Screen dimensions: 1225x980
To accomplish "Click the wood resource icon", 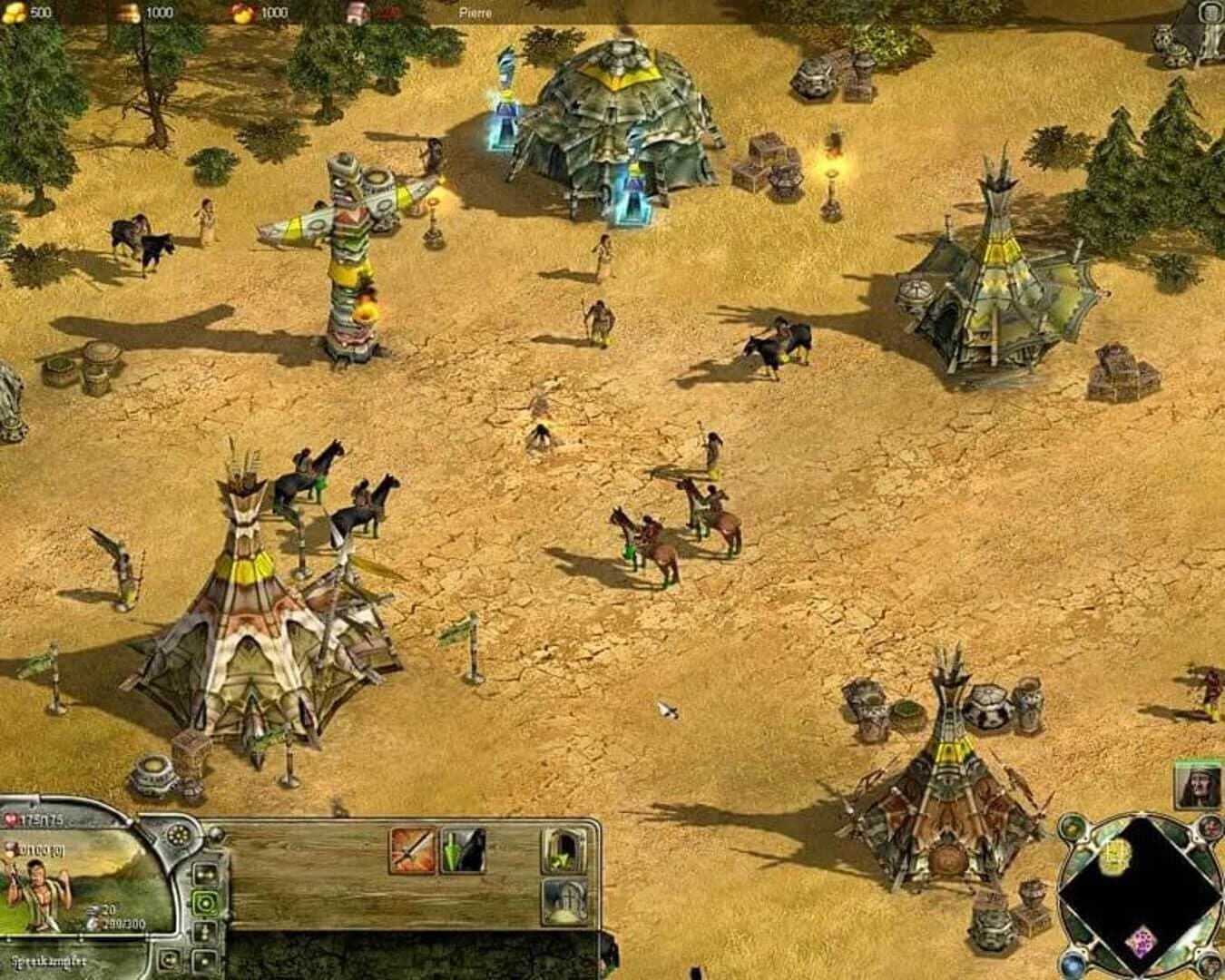I will point(130,14).
